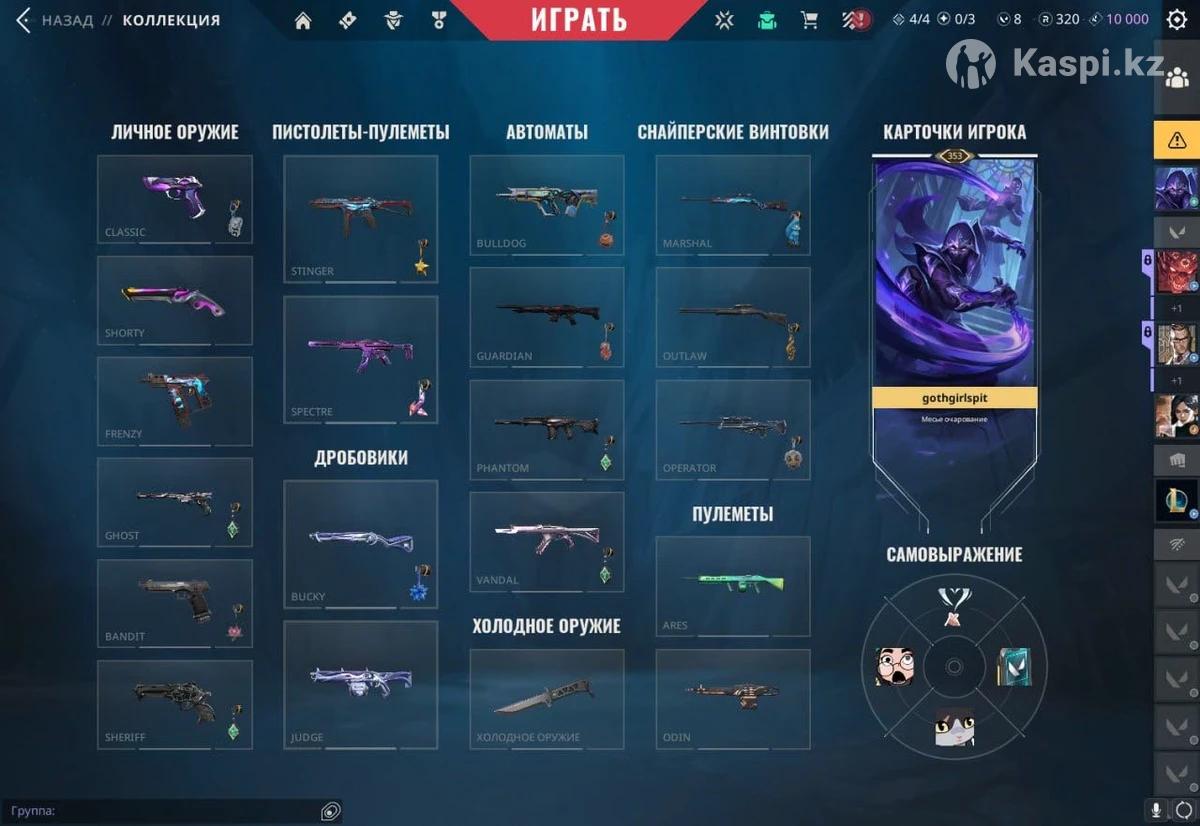Select the Sheriff revolver slot
Image resolution: width=1200 pixels, height=826 pixels.
point(175,704)
